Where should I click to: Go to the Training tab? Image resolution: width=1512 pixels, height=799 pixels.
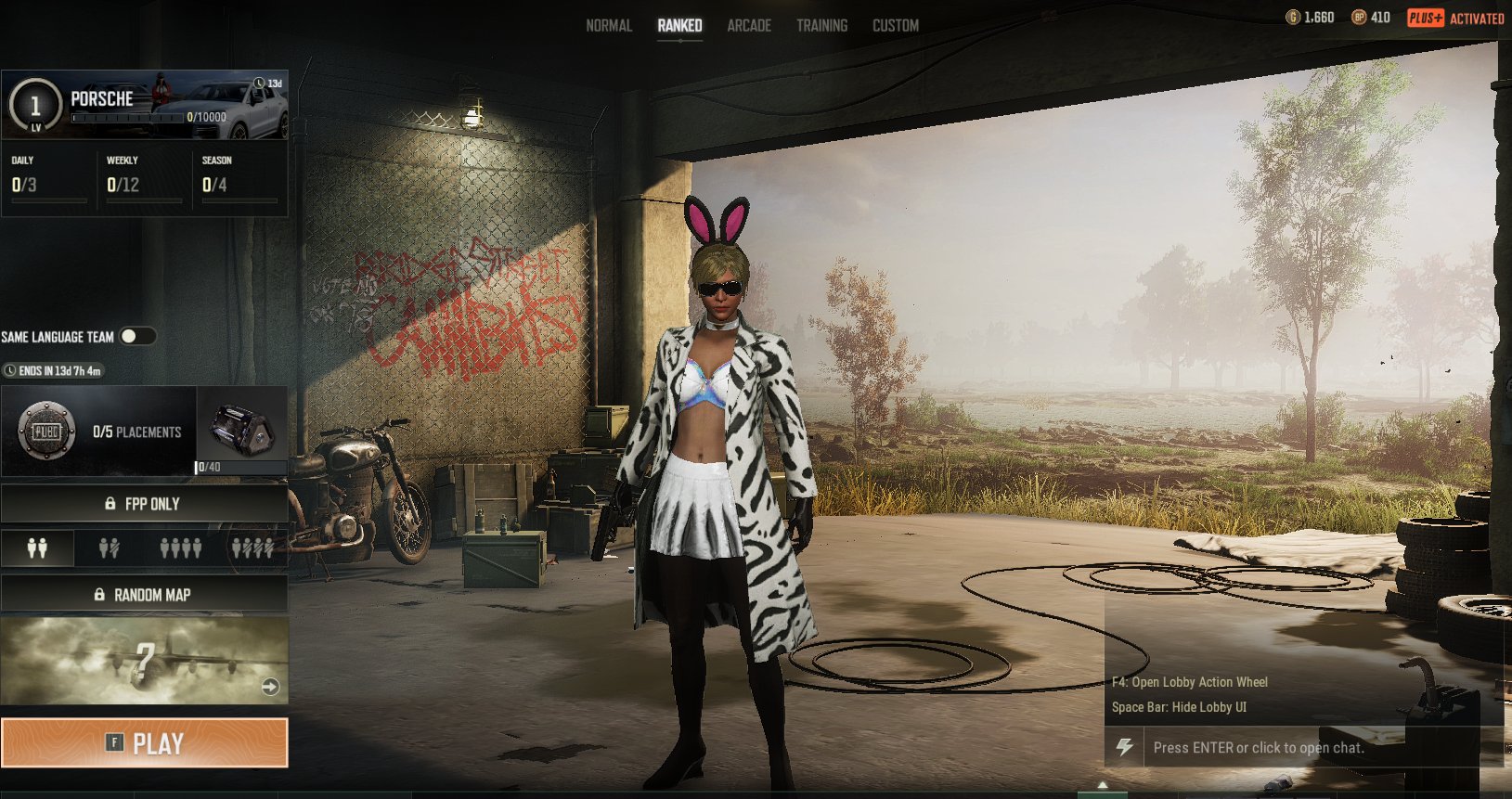[821, 26]
